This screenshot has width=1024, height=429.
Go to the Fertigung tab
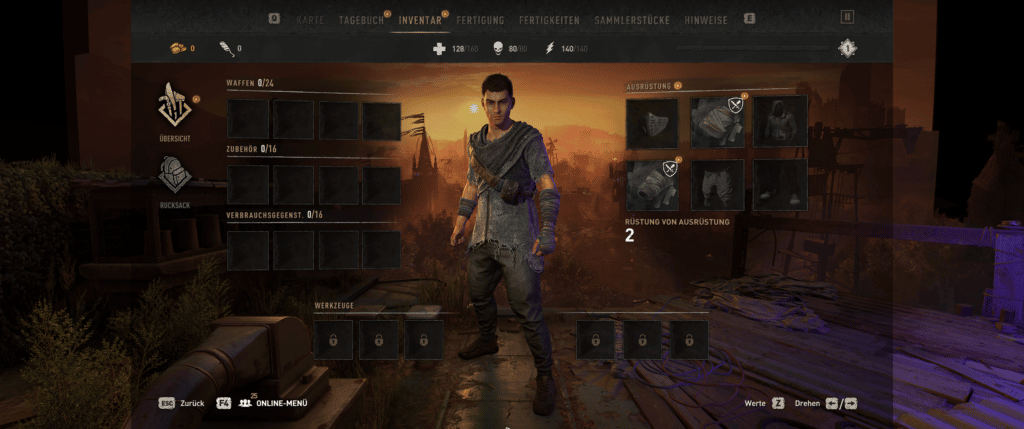(480, 20)
